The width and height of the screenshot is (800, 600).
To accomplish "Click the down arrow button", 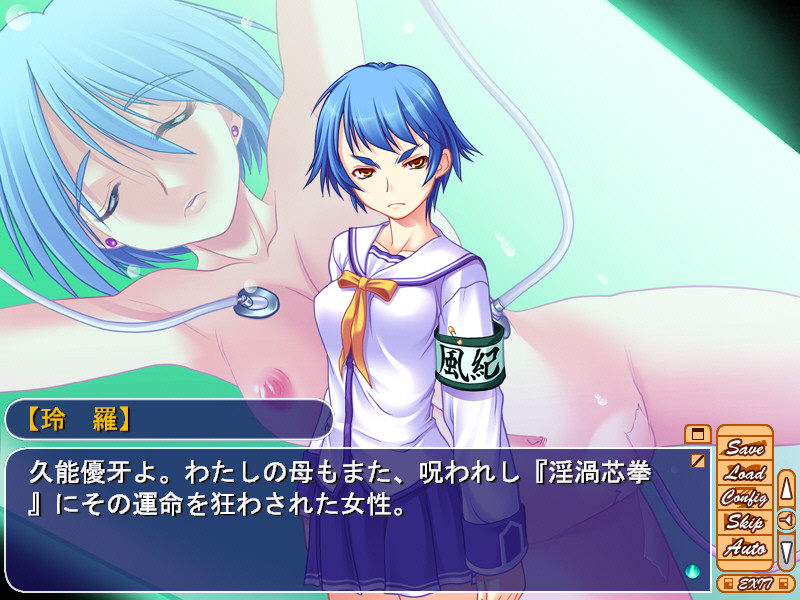I will coord(786,549).
